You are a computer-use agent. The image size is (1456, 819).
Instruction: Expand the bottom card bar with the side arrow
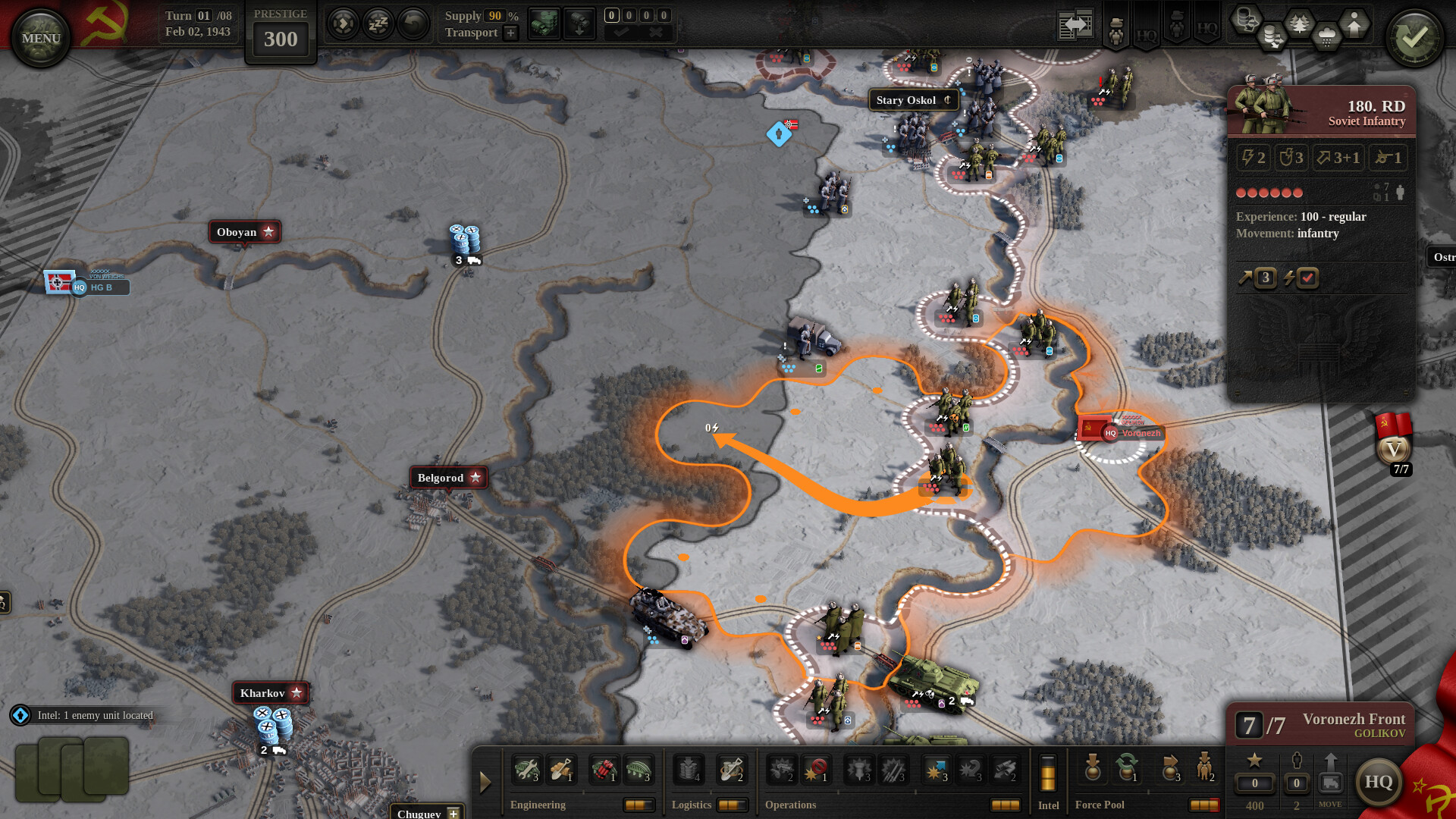pos(486,781)
